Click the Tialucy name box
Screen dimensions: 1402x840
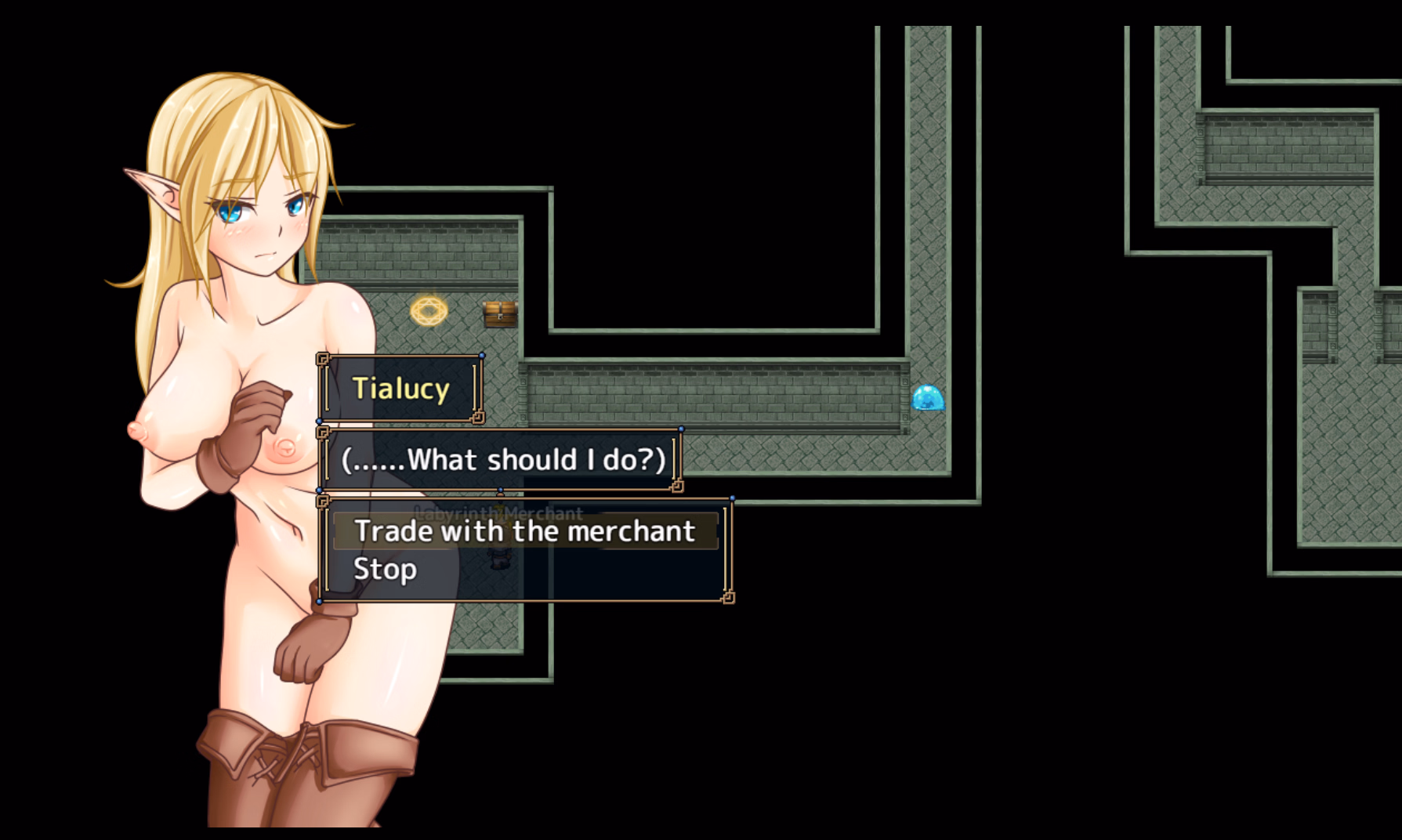pos(400,387)
